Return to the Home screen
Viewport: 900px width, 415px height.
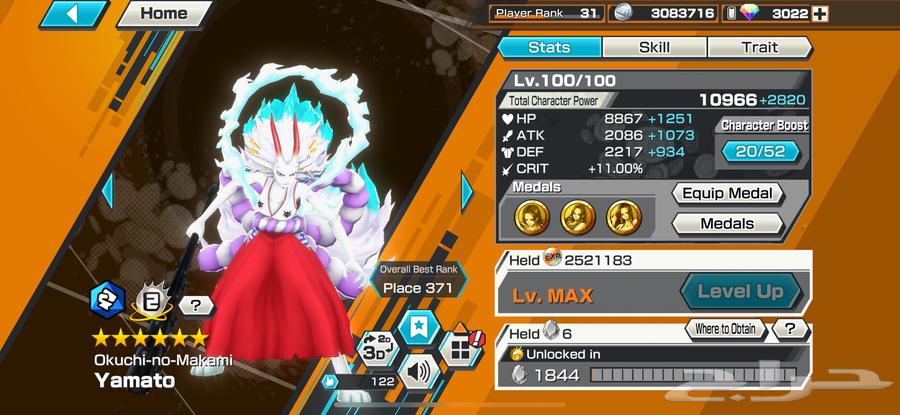(164, 14)
